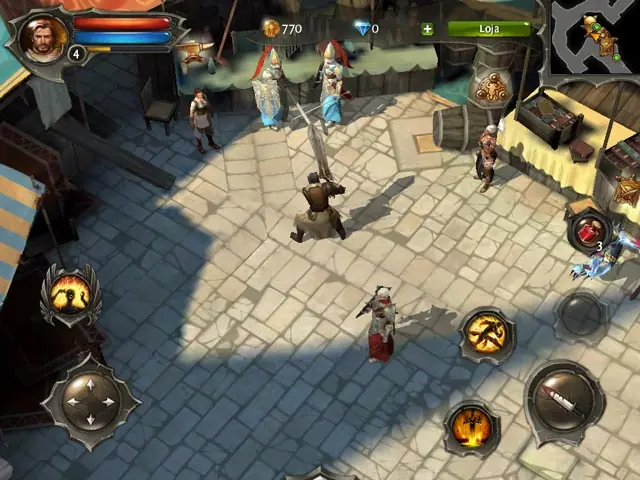Click the green plus add-currency button
640x480 pixels.
[x=428, y=29]
